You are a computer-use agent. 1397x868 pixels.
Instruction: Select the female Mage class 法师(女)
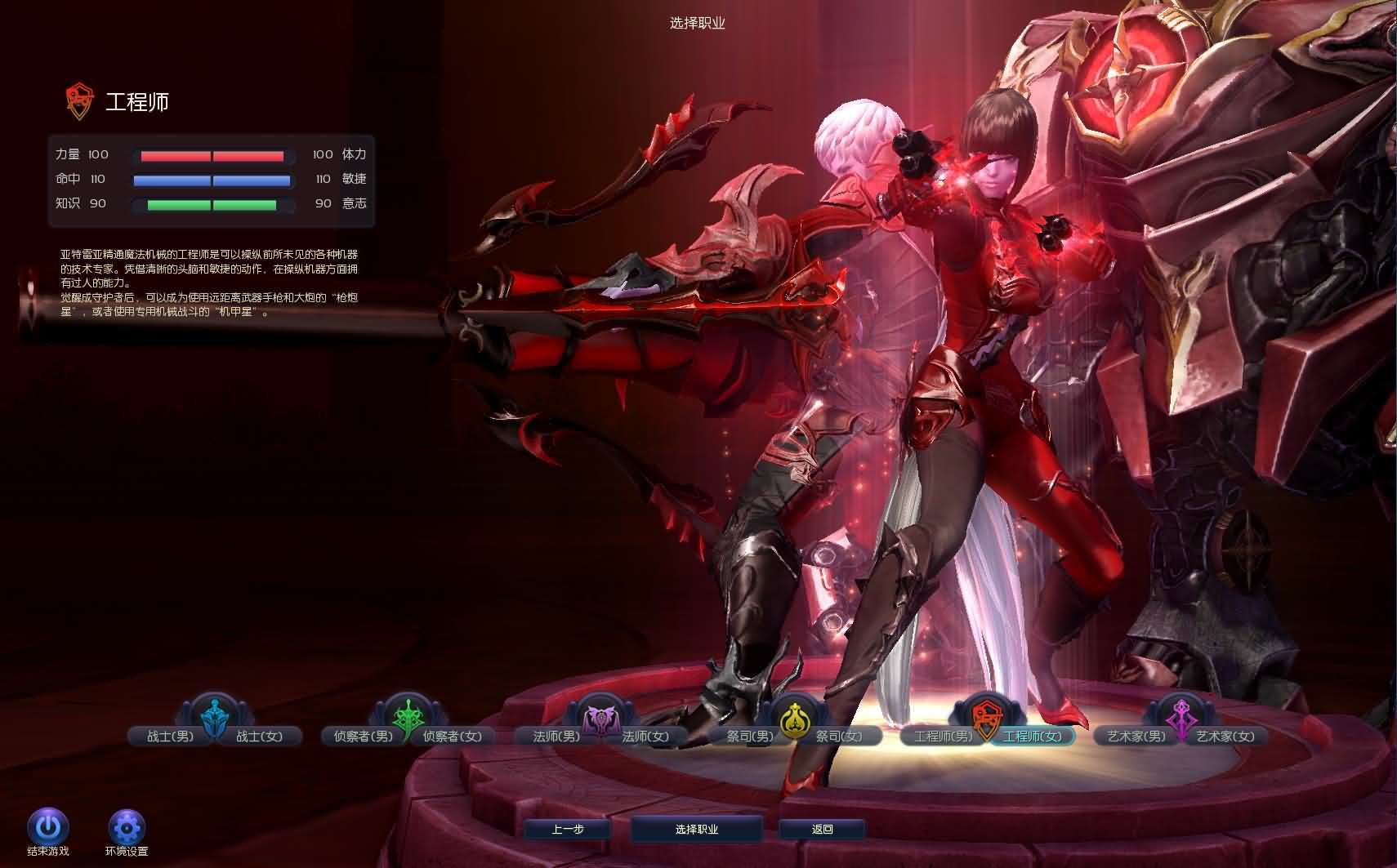point(645,737)
